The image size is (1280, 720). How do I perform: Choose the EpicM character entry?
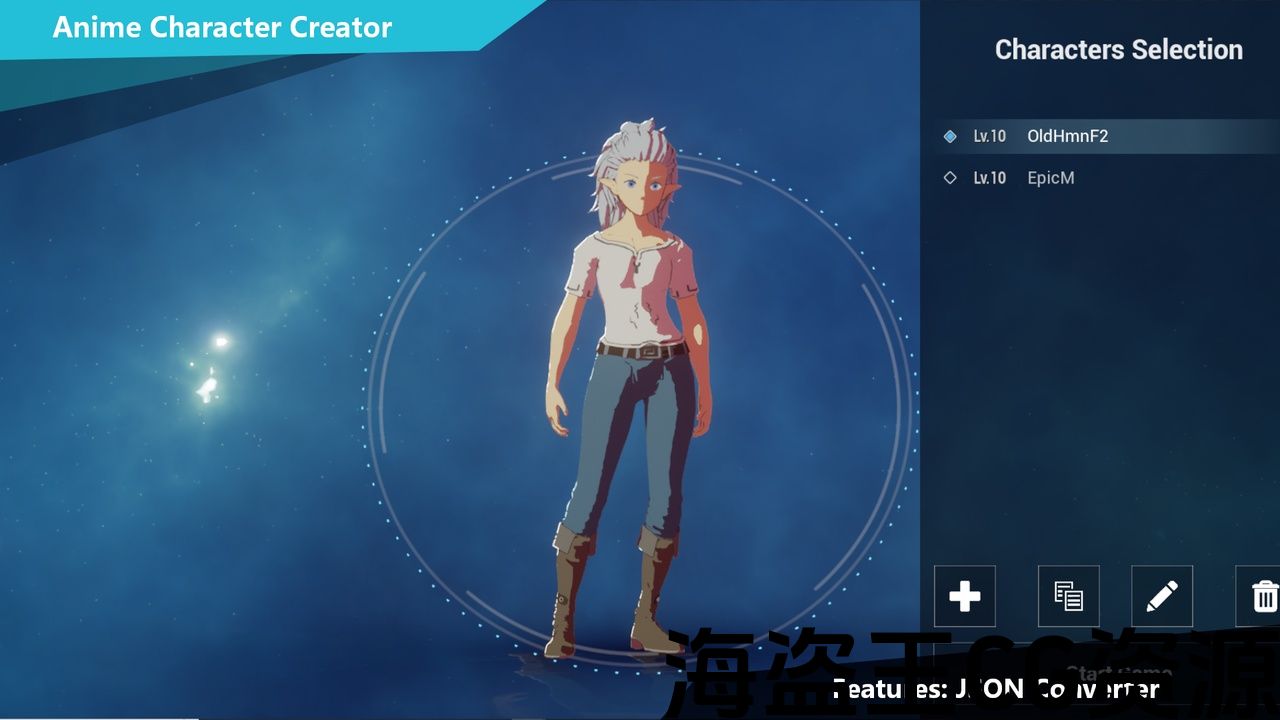(x=1050, y=178)
